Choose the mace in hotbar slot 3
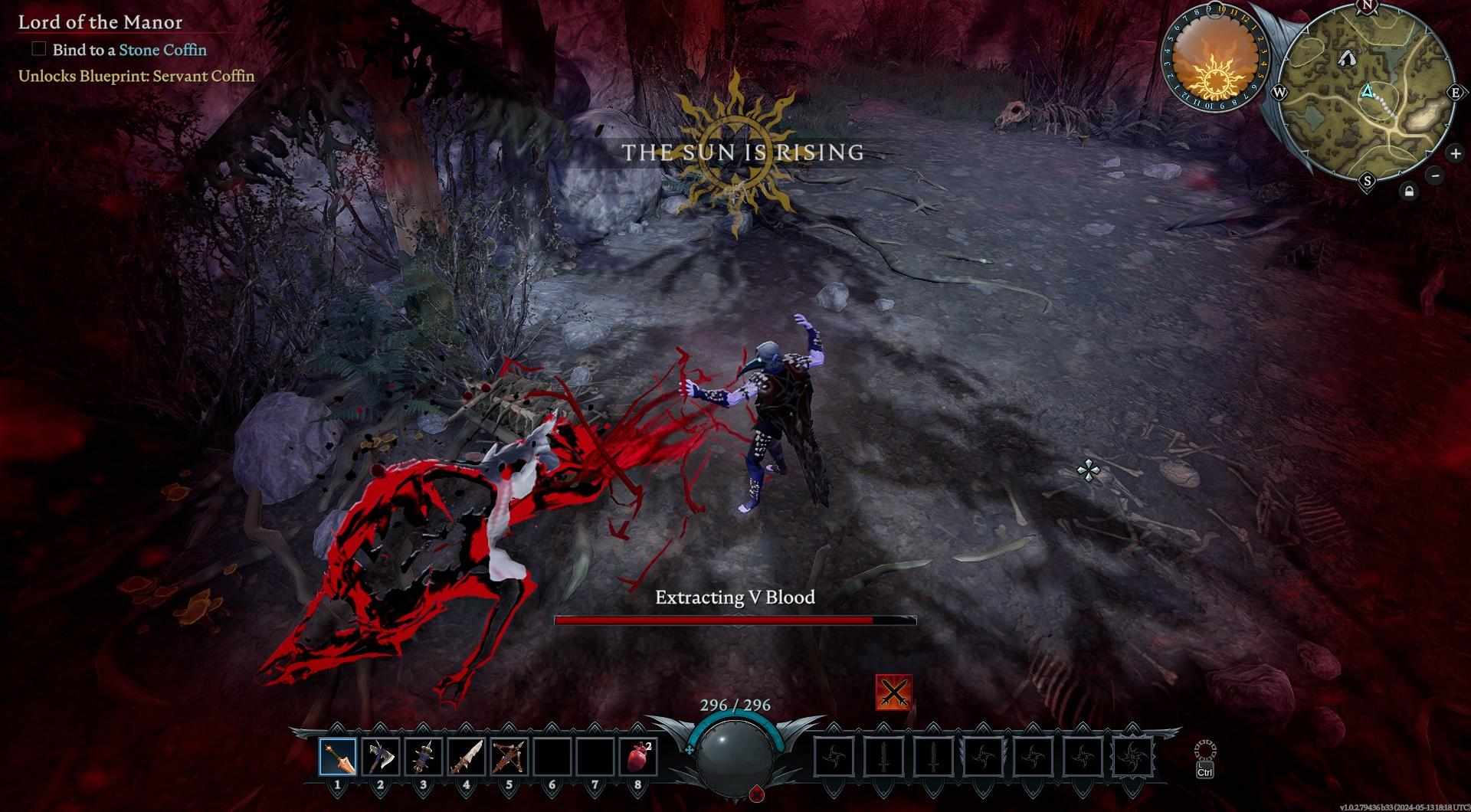Screen dimensions: 1471x812 [424, 757]
